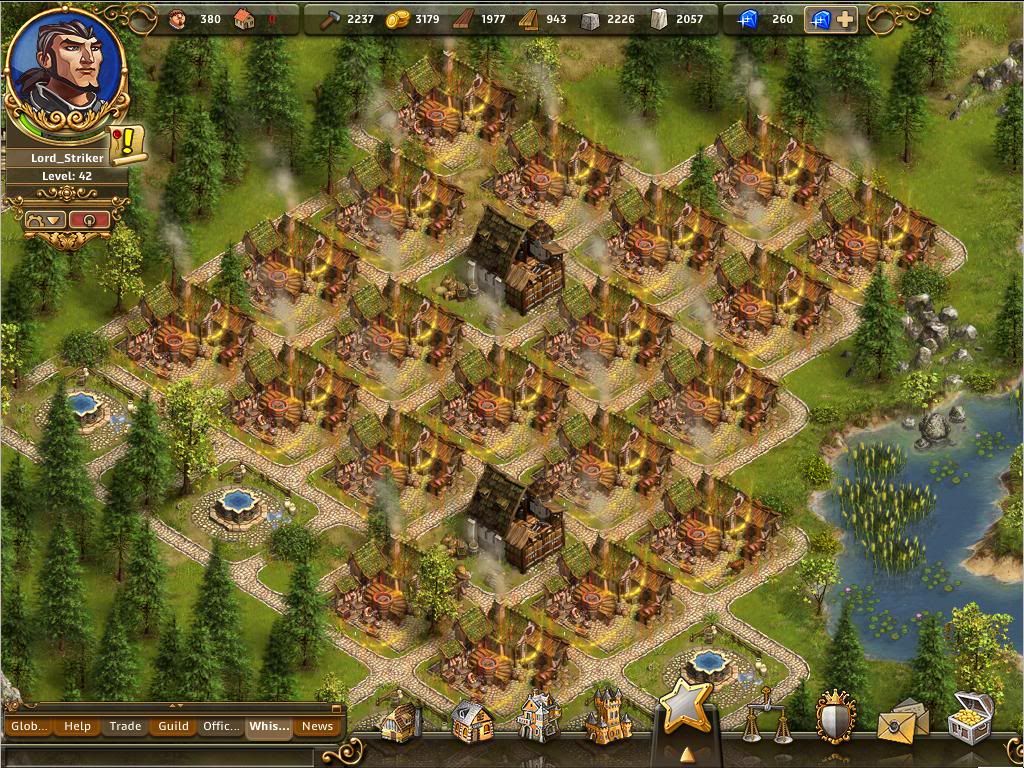Open the trade scales menu
The height and width of the screenshot is (768, 1024).
coord(765,716)
